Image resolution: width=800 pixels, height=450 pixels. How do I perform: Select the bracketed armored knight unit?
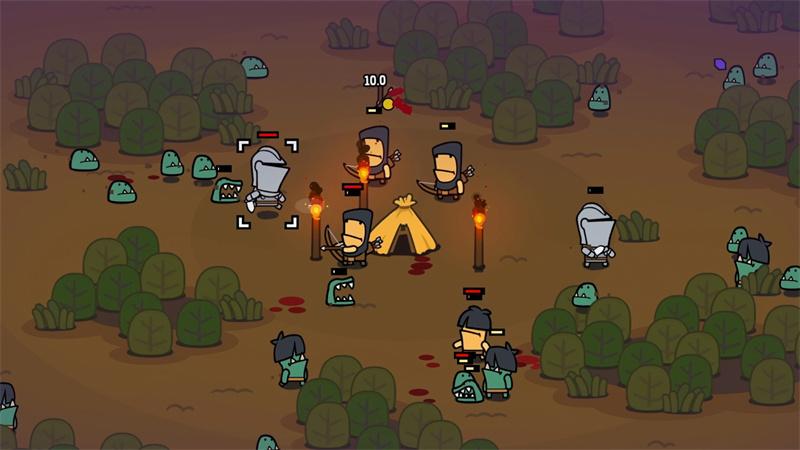point(267,181)
